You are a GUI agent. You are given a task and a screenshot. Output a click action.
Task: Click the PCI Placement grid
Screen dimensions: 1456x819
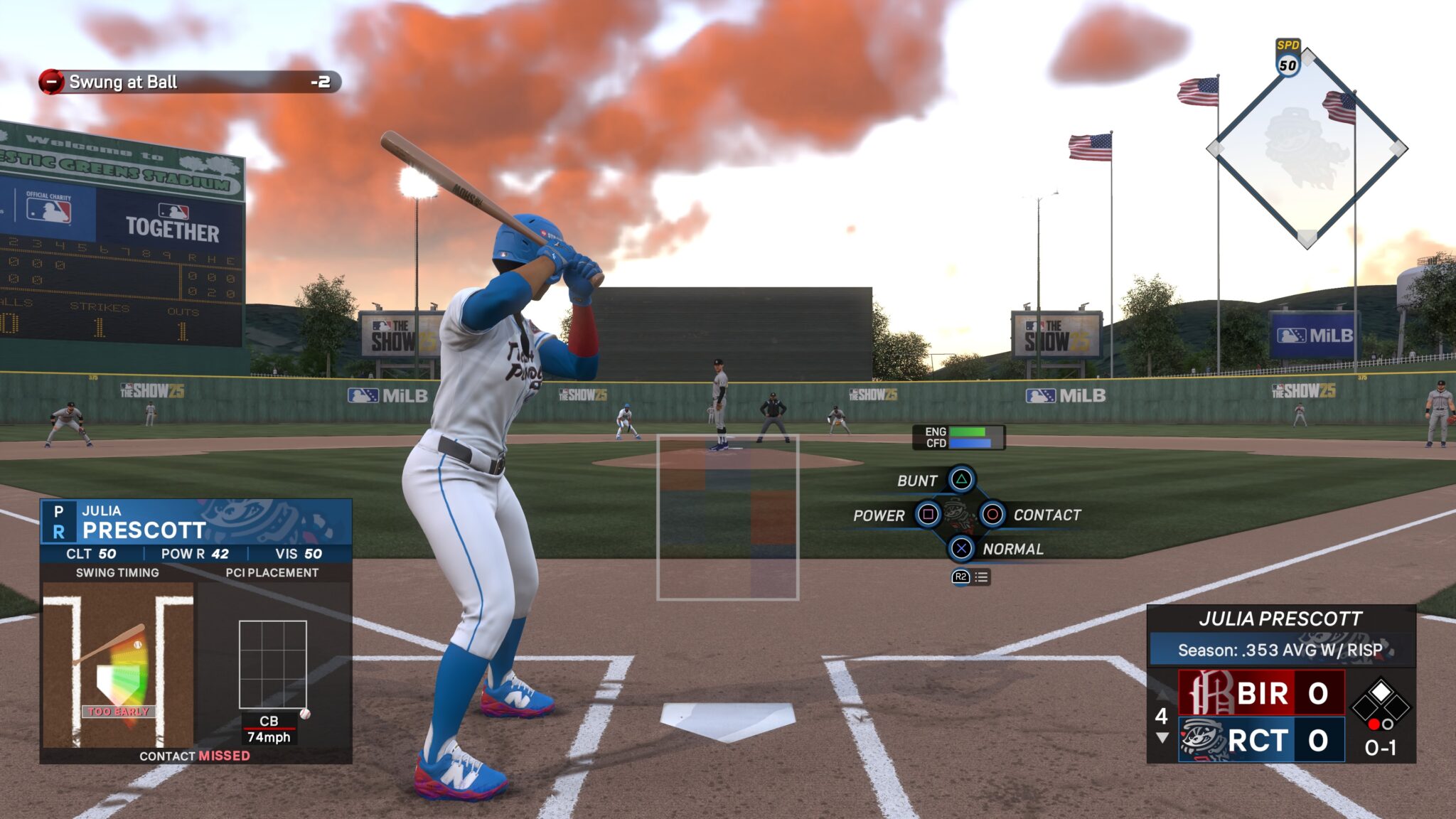tap(273, 665)
